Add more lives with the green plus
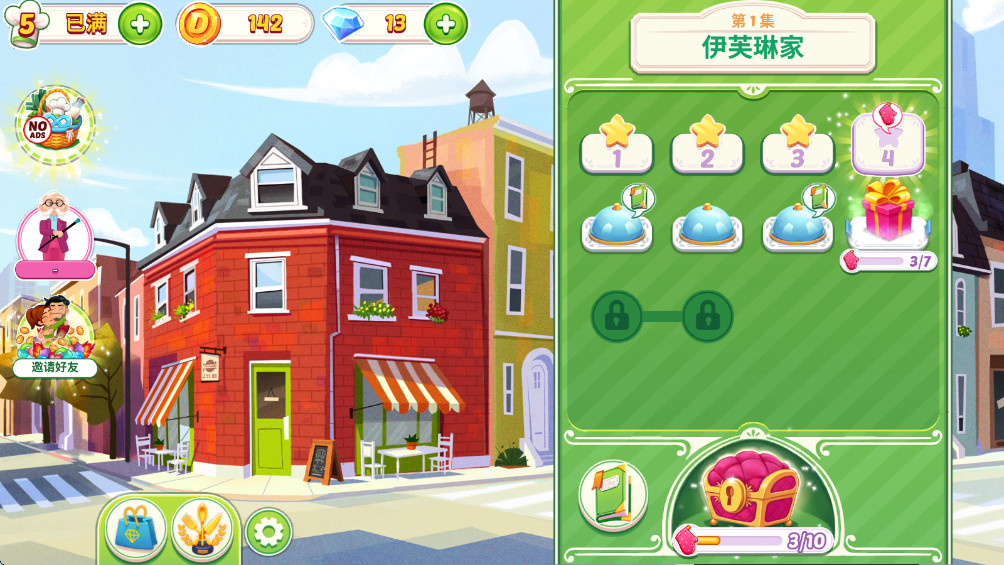 [x=140, y=24]
